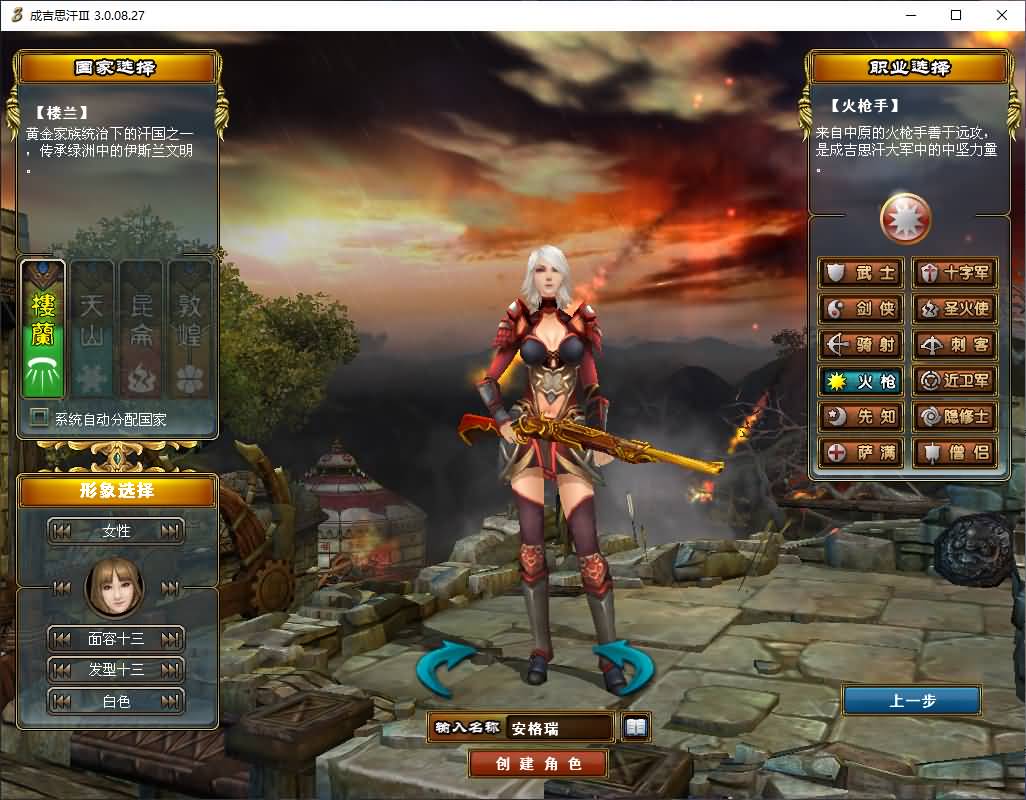
Task: Close the game window
Action: click(x=1002, y=15)
